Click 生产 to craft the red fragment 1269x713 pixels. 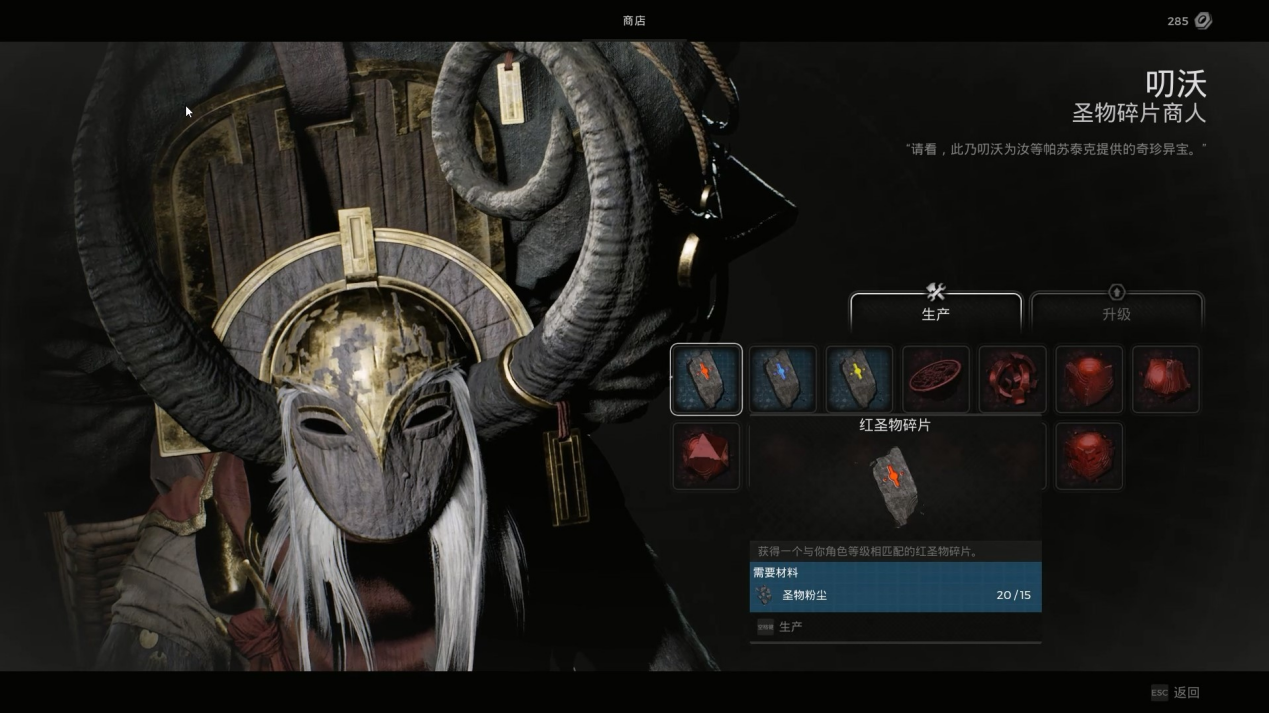coord(790,627)
